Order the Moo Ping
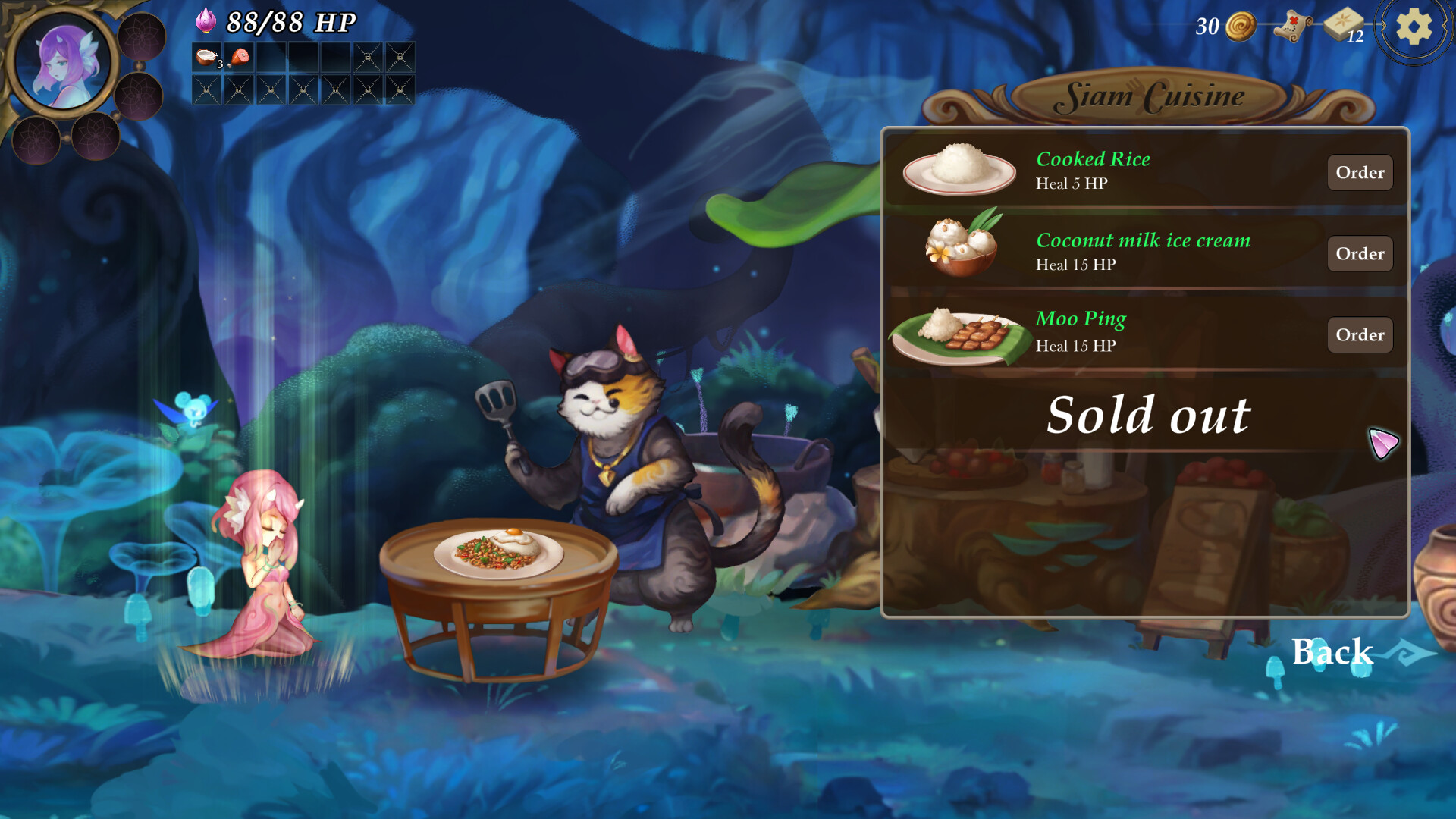The width and height of the screenshot is (1456, 819). 1360,334
